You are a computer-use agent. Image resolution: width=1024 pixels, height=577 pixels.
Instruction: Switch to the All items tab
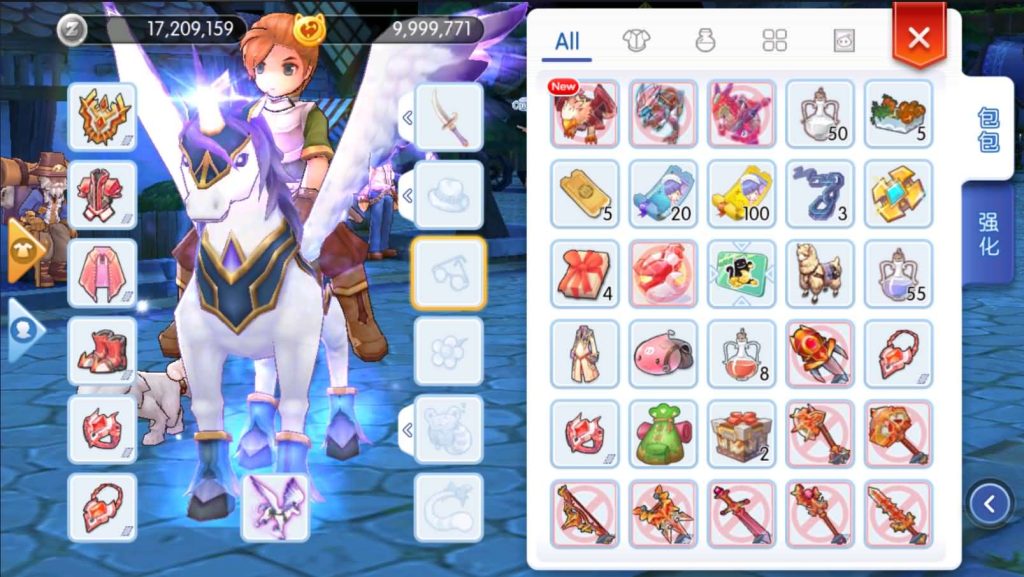pyautogui.click(x=567, y=42)
